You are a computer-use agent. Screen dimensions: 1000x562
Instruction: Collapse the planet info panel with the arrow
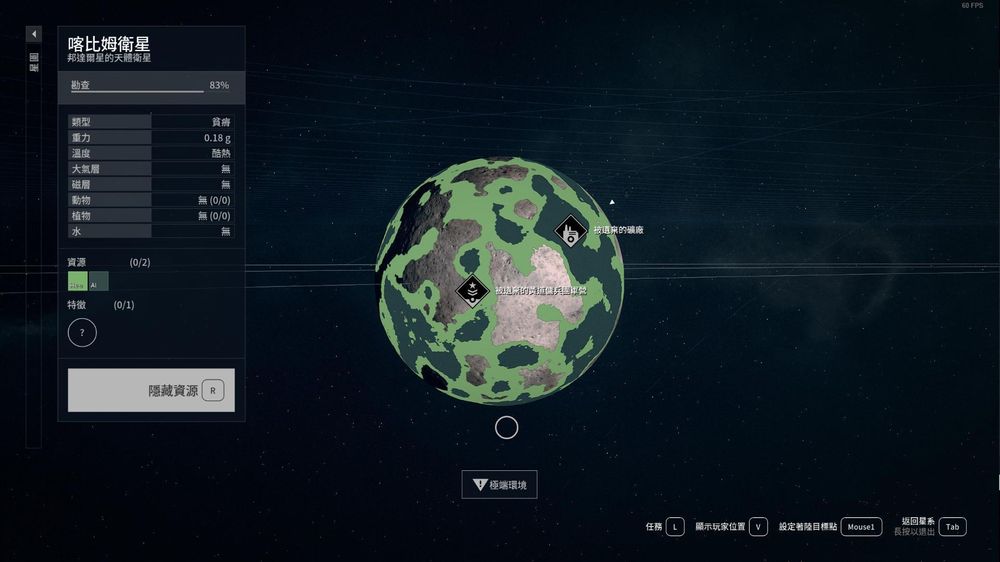34,34
